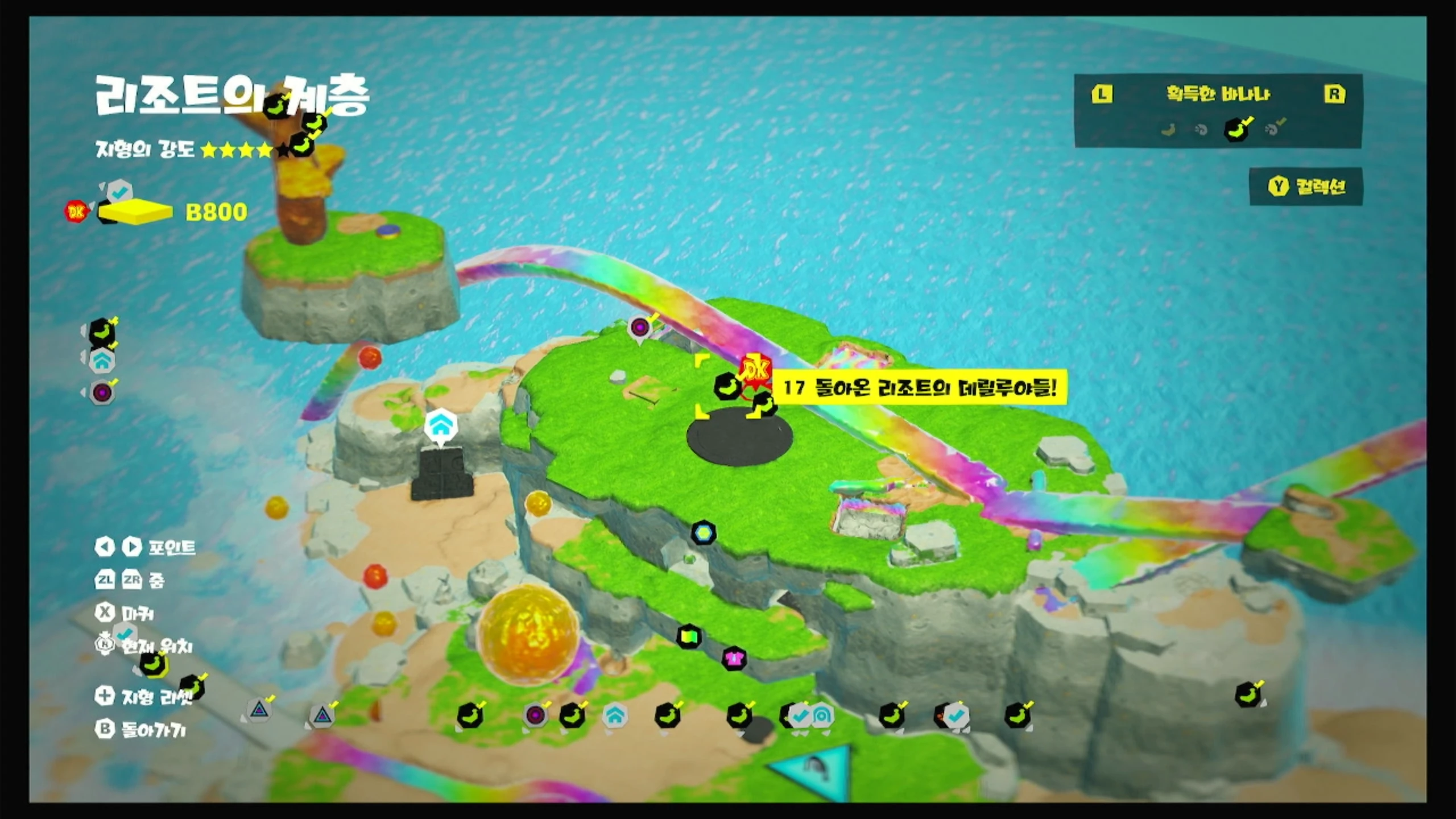Image resolution: width=1456 pixels, height=819 pixels.
Task: Click the tooltip '17 돌아온 리조트의 데릴루야들!'
Action: 919,388
